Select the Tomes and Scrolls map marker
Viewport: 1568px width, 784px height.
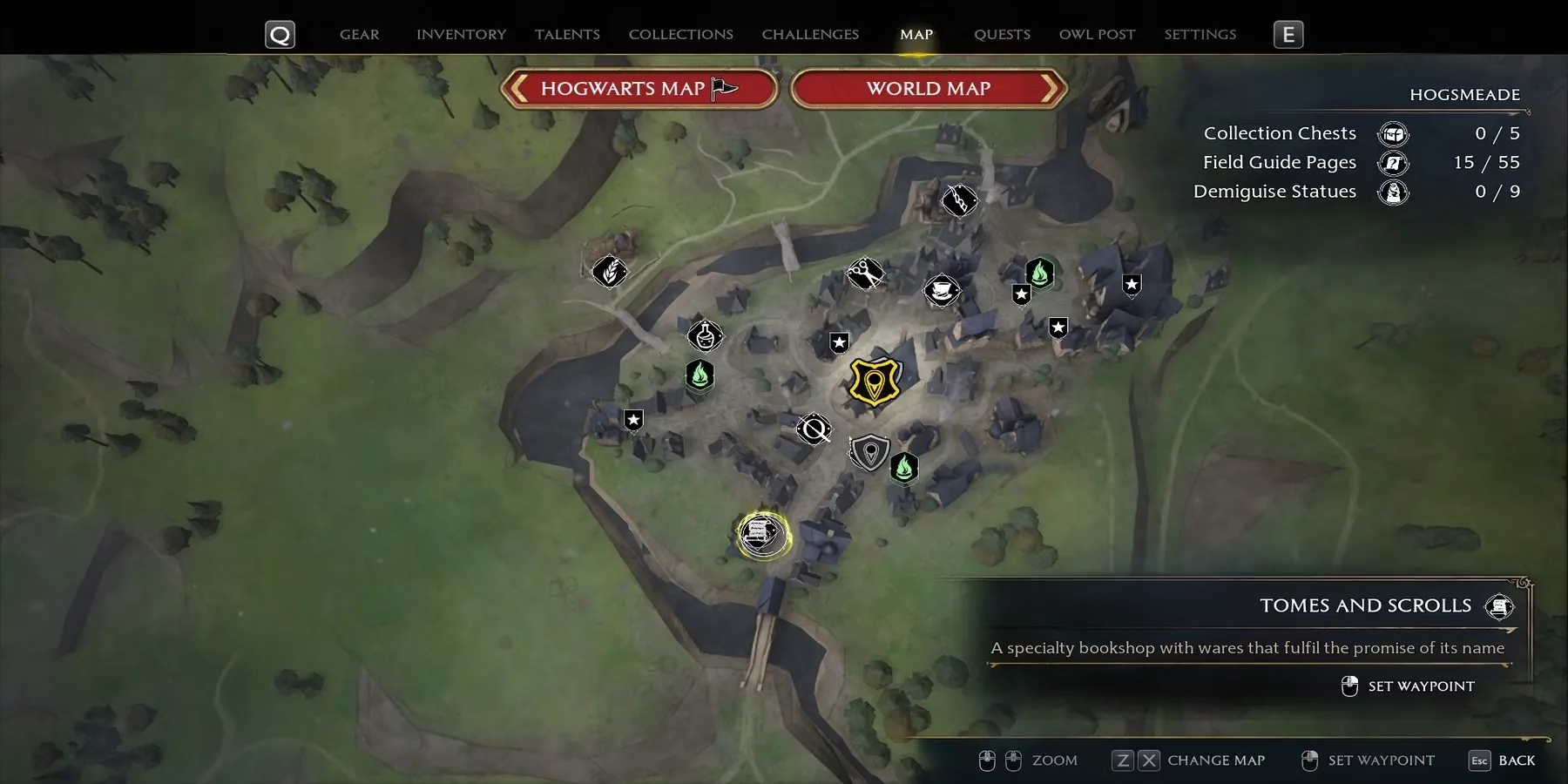click(762, 534)
